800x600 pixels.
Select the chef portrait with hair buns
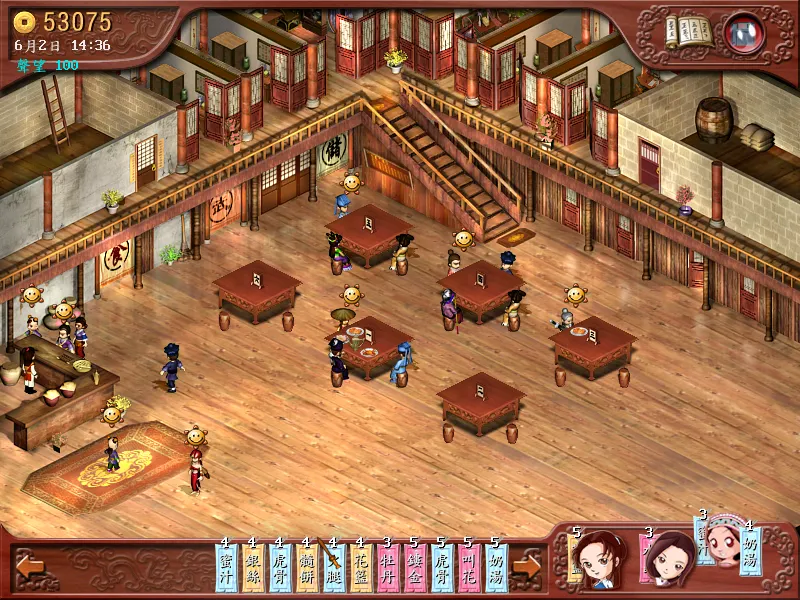click(x=598, y=558)
